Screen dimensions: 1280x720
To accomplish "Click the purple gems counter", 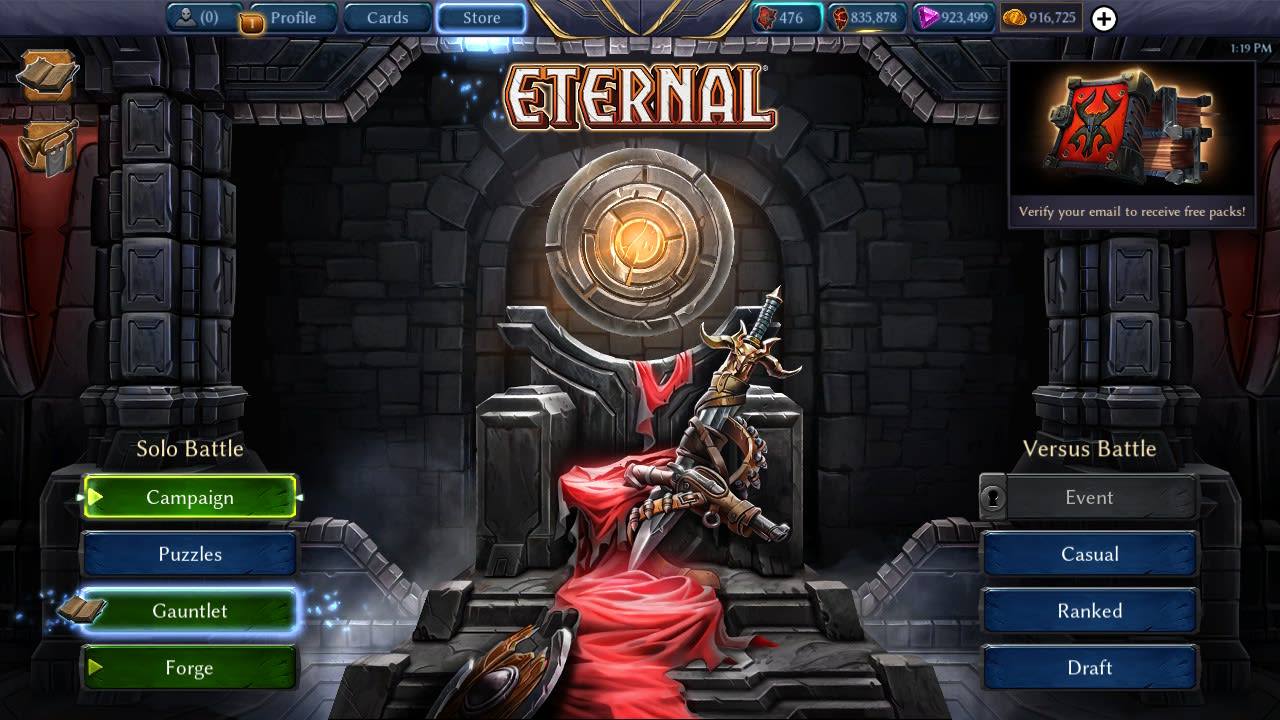I will coord(952,17).
